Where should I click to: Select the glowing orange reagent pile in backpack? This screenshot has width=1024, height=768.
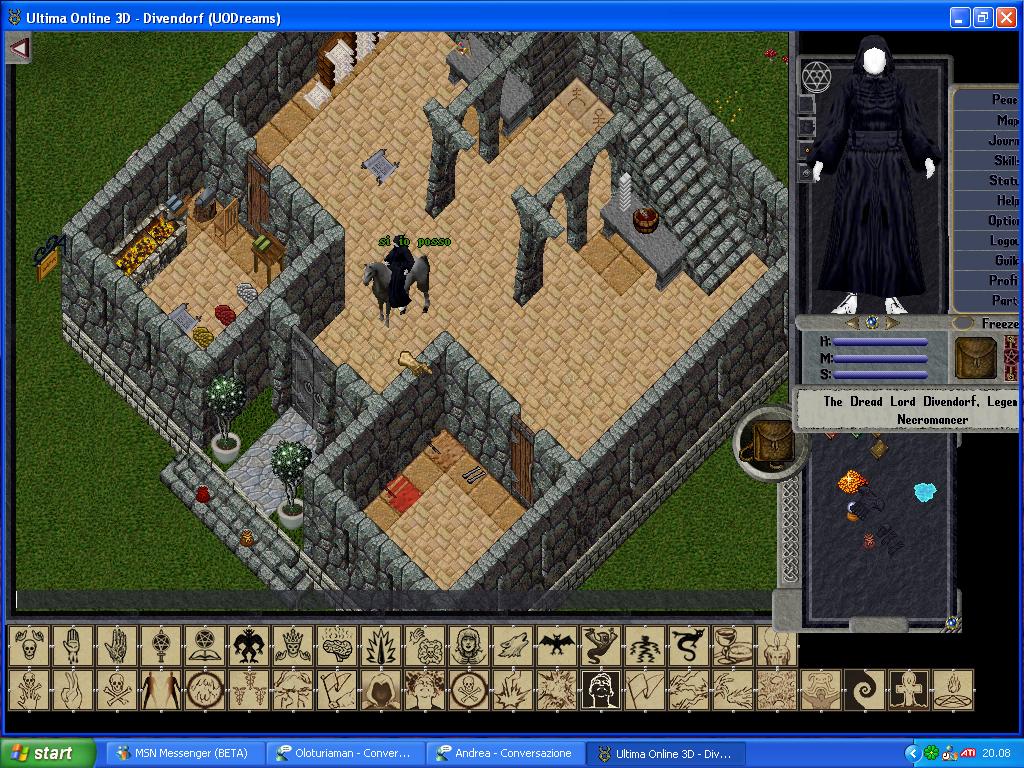(x=853, y=483)
